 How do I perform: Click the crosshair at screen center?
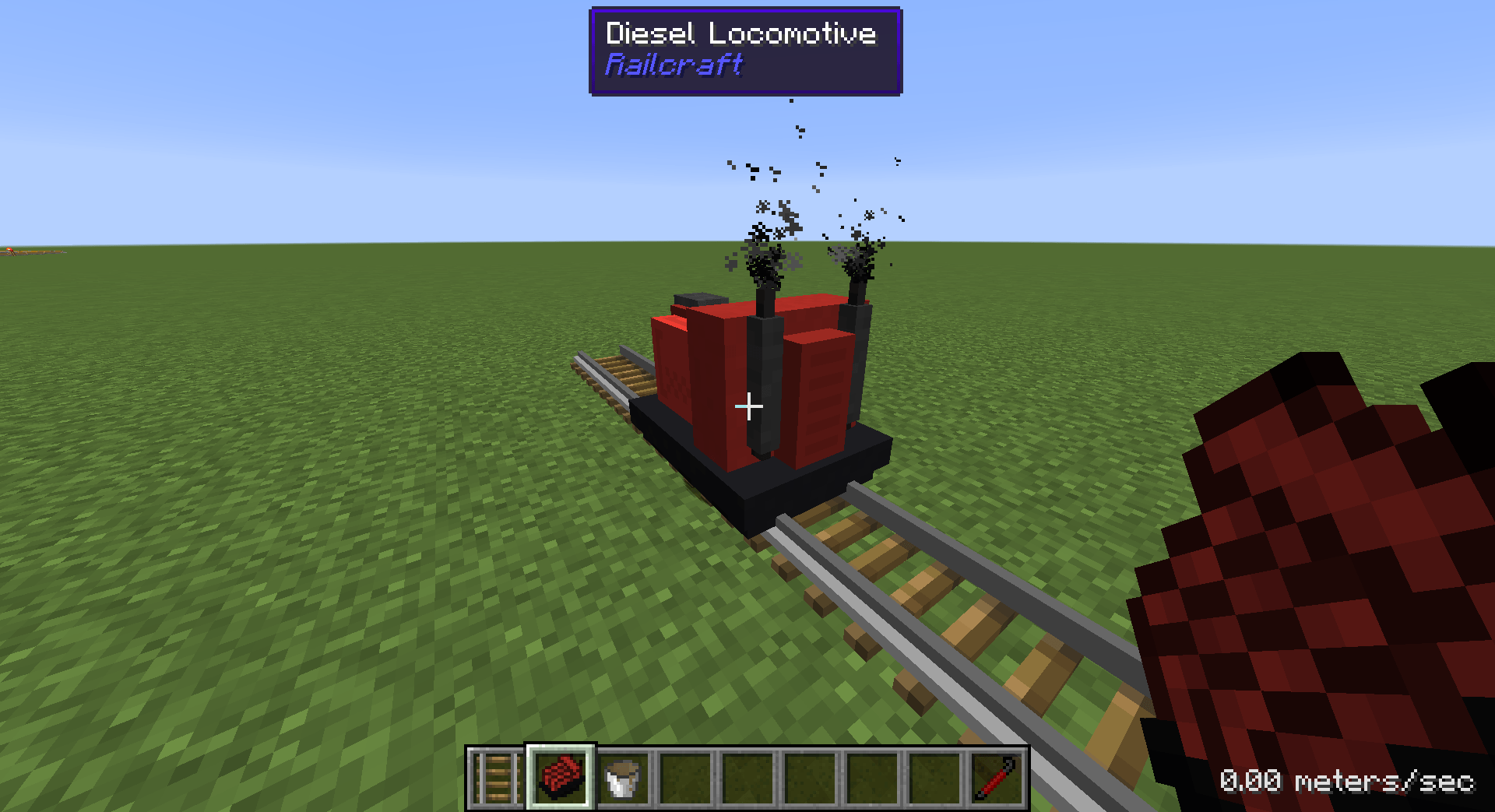click(748, 406)
